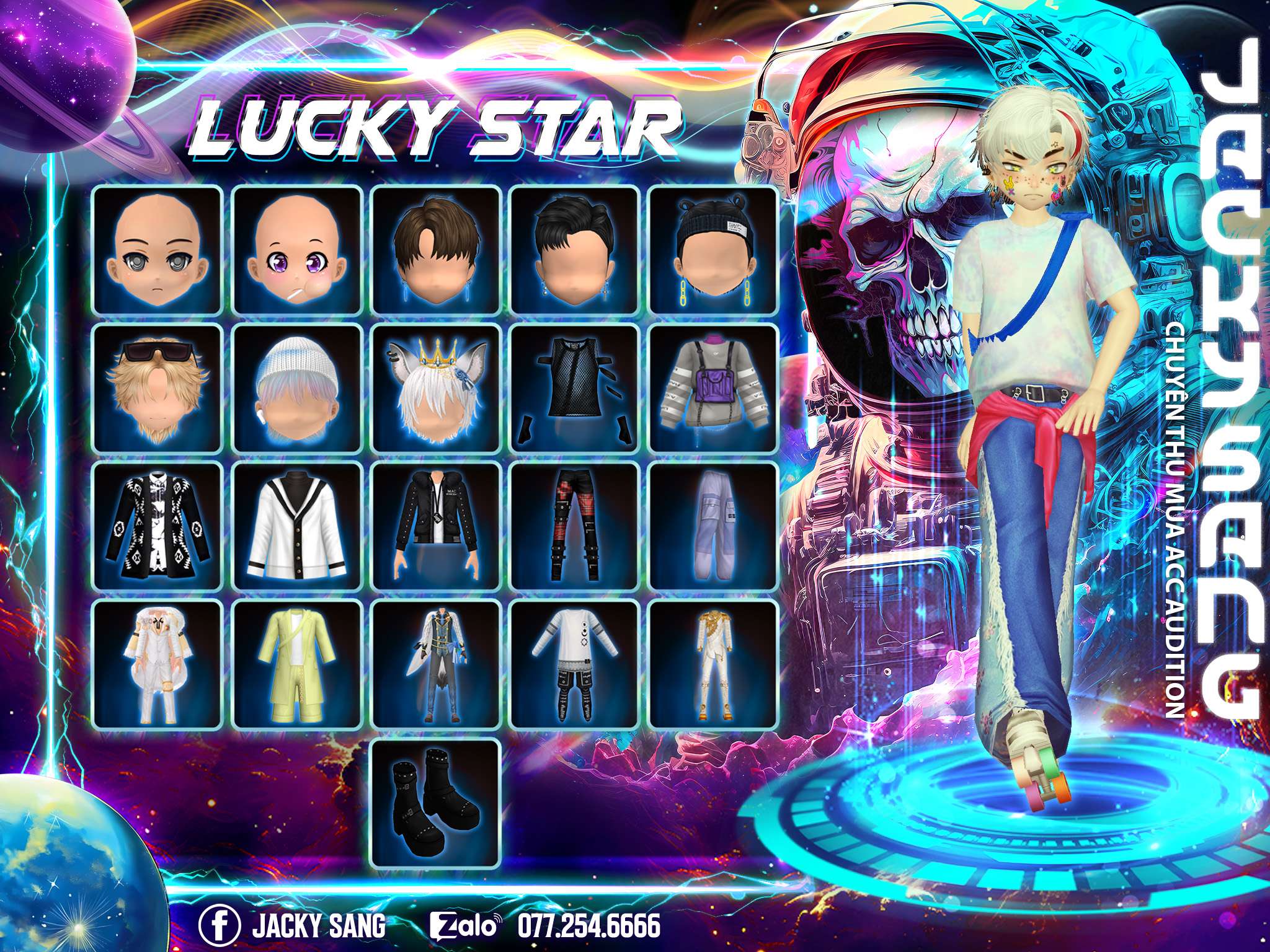This screenshot has width=1270, height=952.
Task: Pick the white knit beanie hairstyle
Action: coord(297,388)
